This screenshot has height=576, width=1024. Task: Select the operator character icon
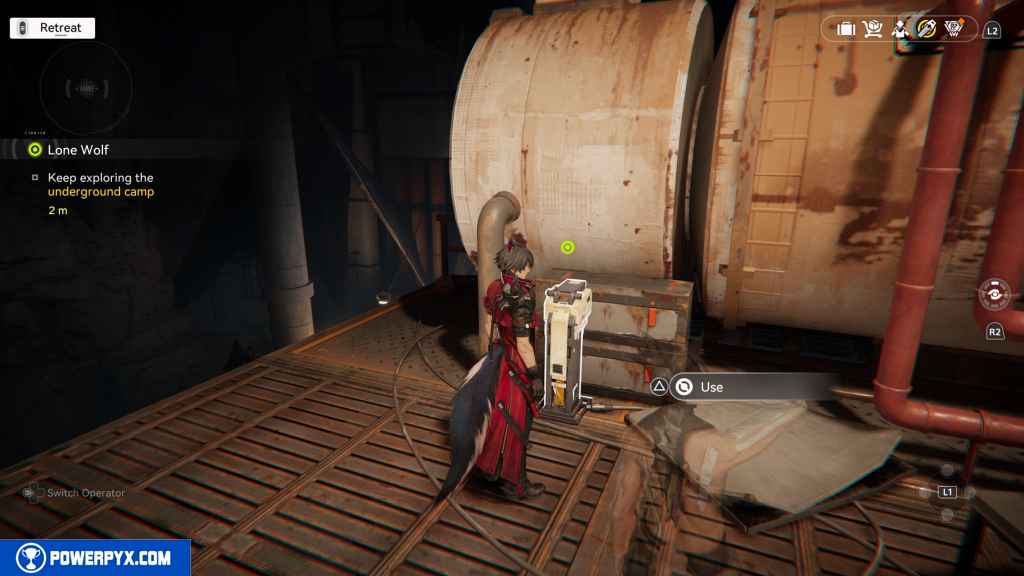pos(899,29)
